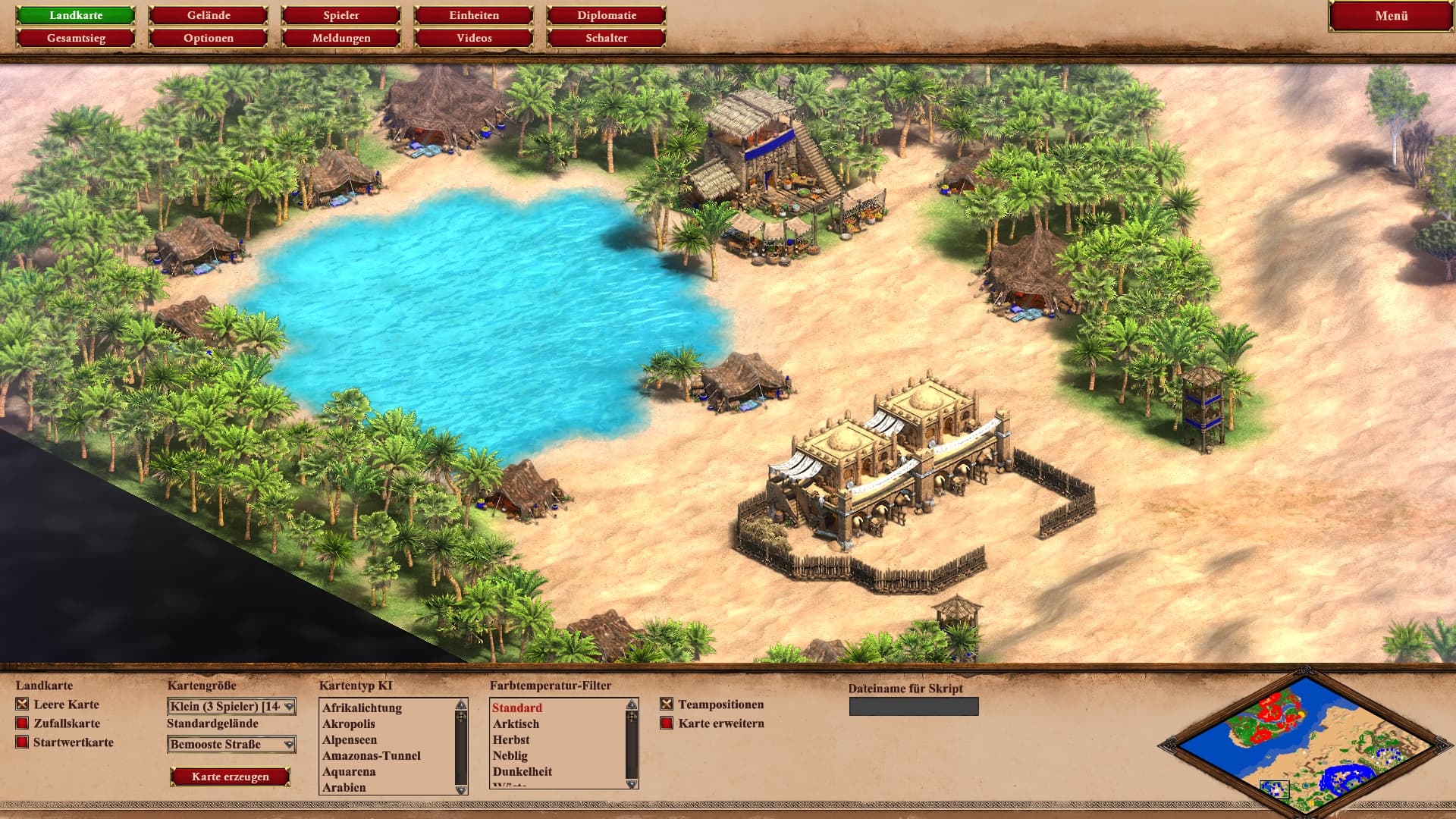The image size is (1456, 819).
Task: Open the Optionen tab
Action: click(209, 38)
